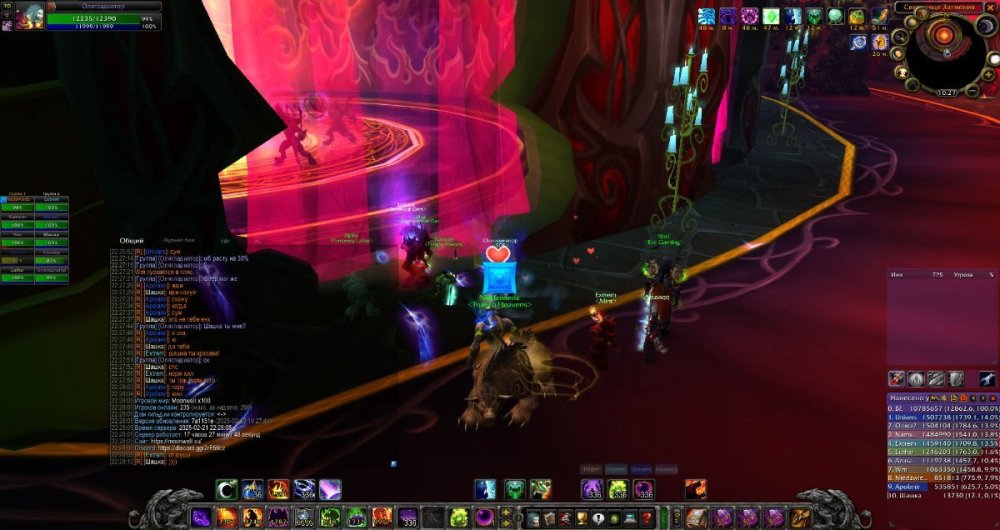Click the player portrait in the corner
The width and height of the screenshot is (1000, 530).
27,16
